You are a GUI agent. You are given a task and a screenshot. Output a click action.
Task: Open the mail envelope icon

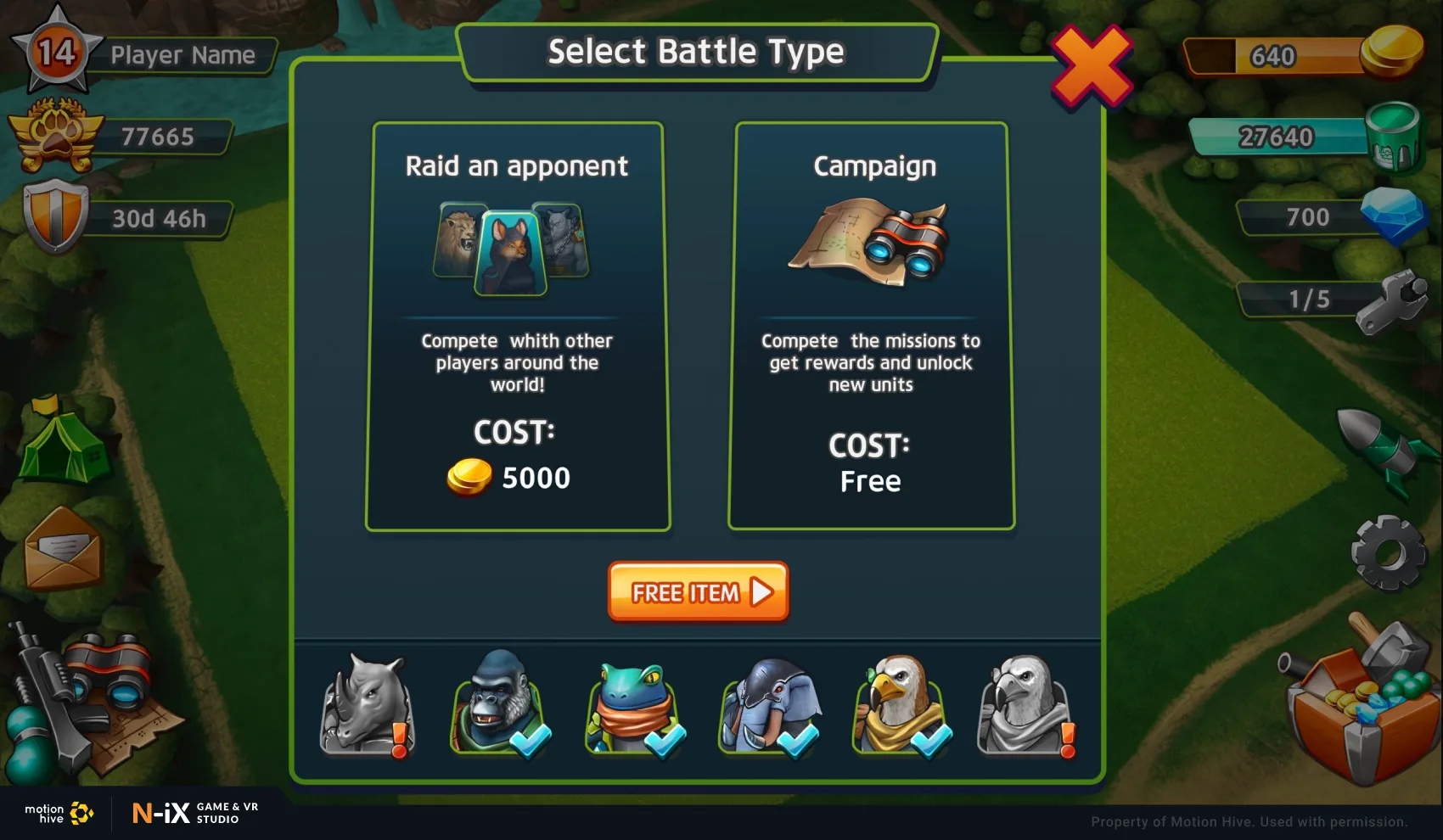(x=64, y=549)
